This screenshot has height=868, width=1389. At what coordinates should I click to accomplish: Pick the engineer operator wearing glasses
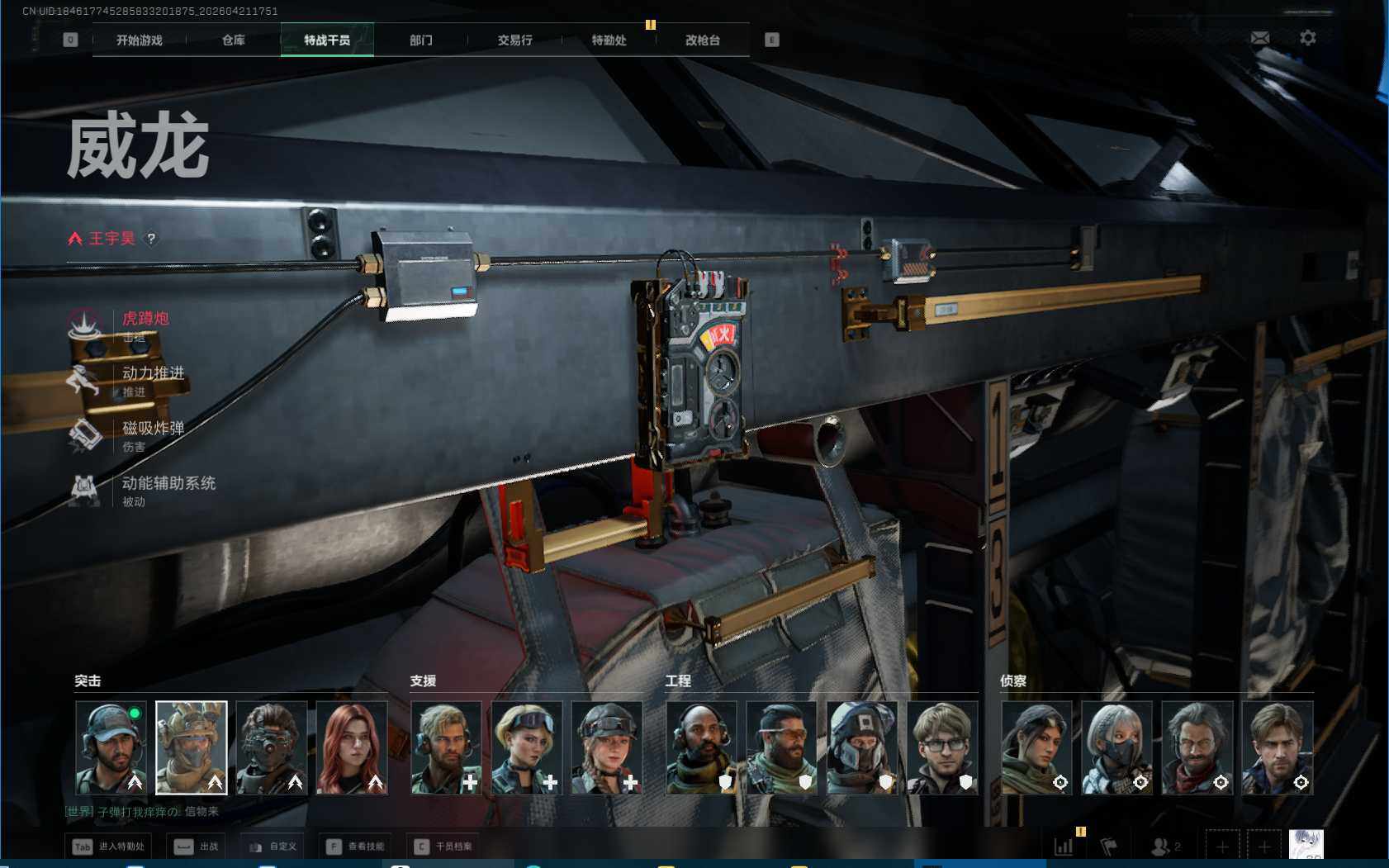click(x=942, y=747)
